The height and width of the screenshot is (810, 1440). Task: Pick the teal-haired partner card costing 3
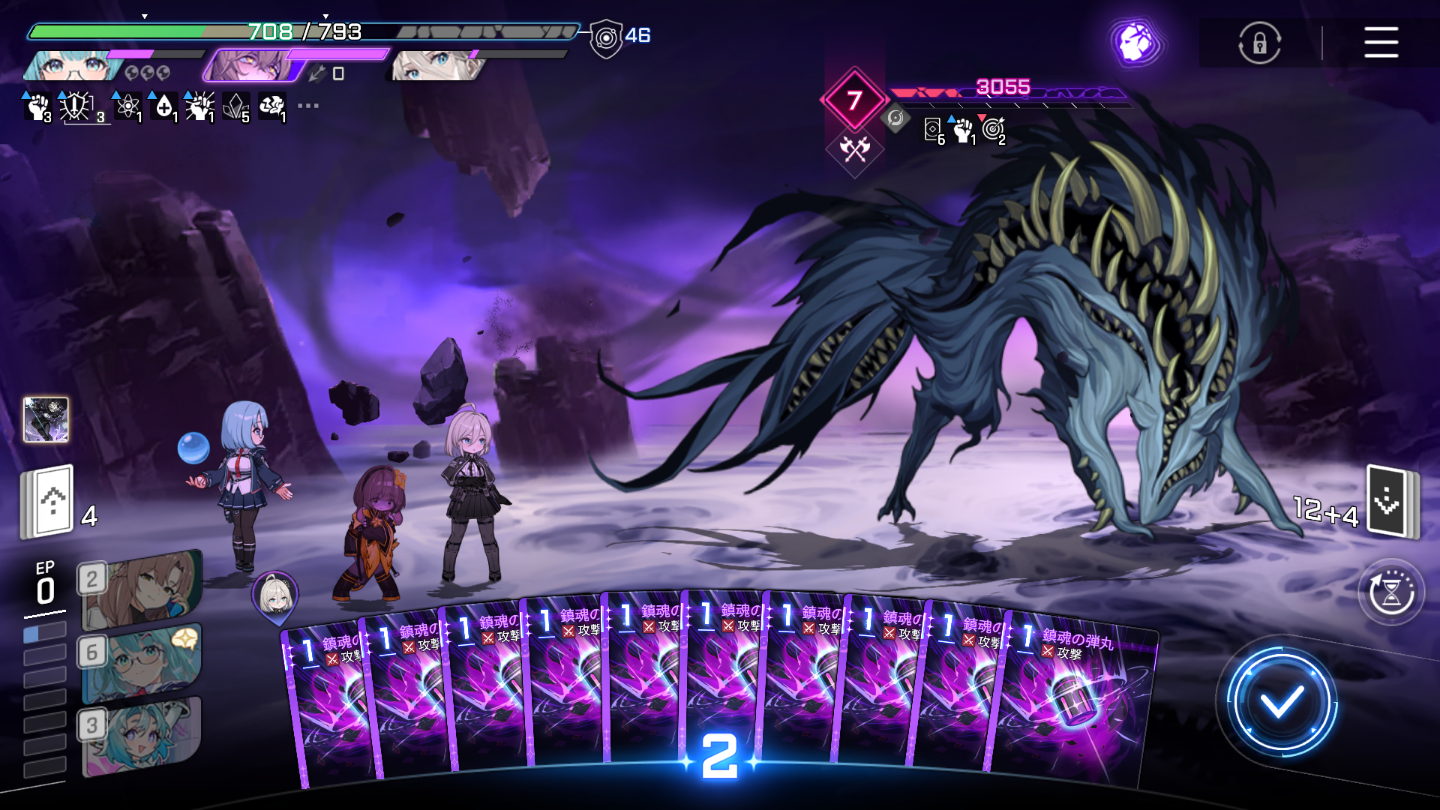pos(142,737)
